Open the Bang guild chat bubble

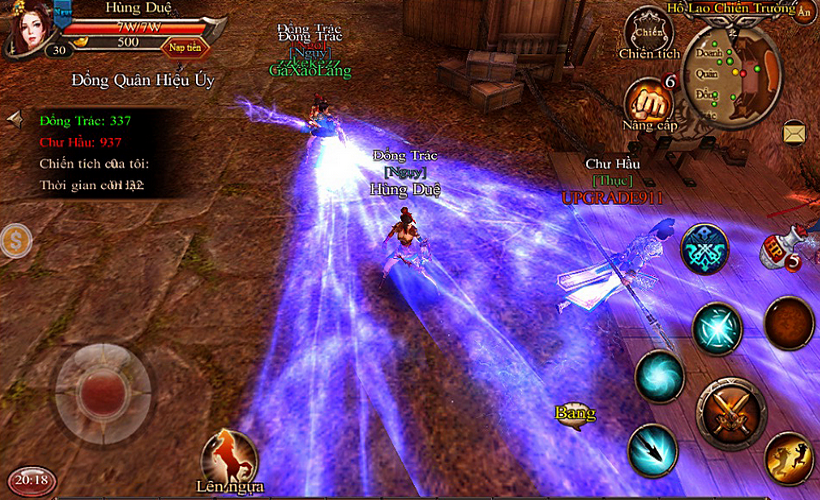tap(575, 415)
